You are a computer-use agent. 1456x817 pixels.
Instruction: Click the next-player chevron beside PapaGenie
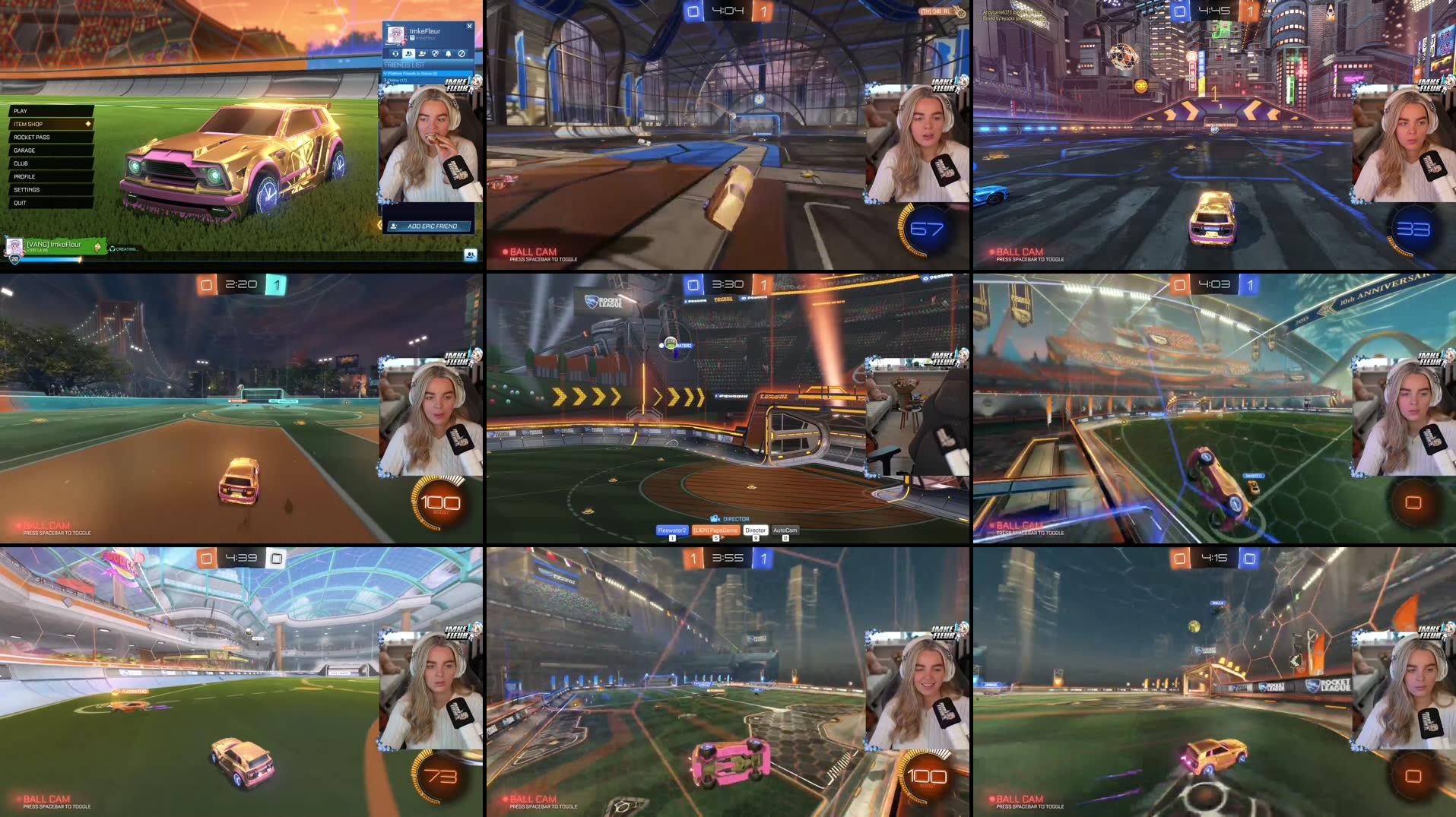click(722, 536)
